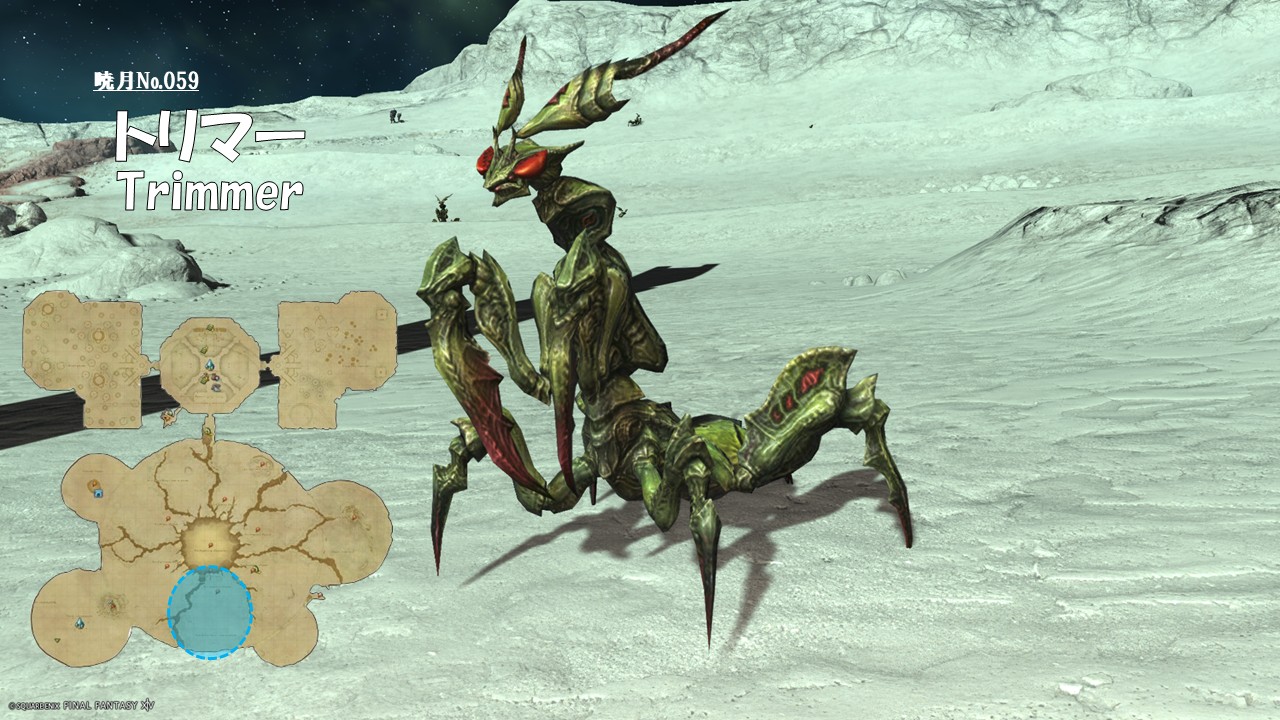
Task: Click the blue highlighted spawn area on the map
Action: [210, 612]
